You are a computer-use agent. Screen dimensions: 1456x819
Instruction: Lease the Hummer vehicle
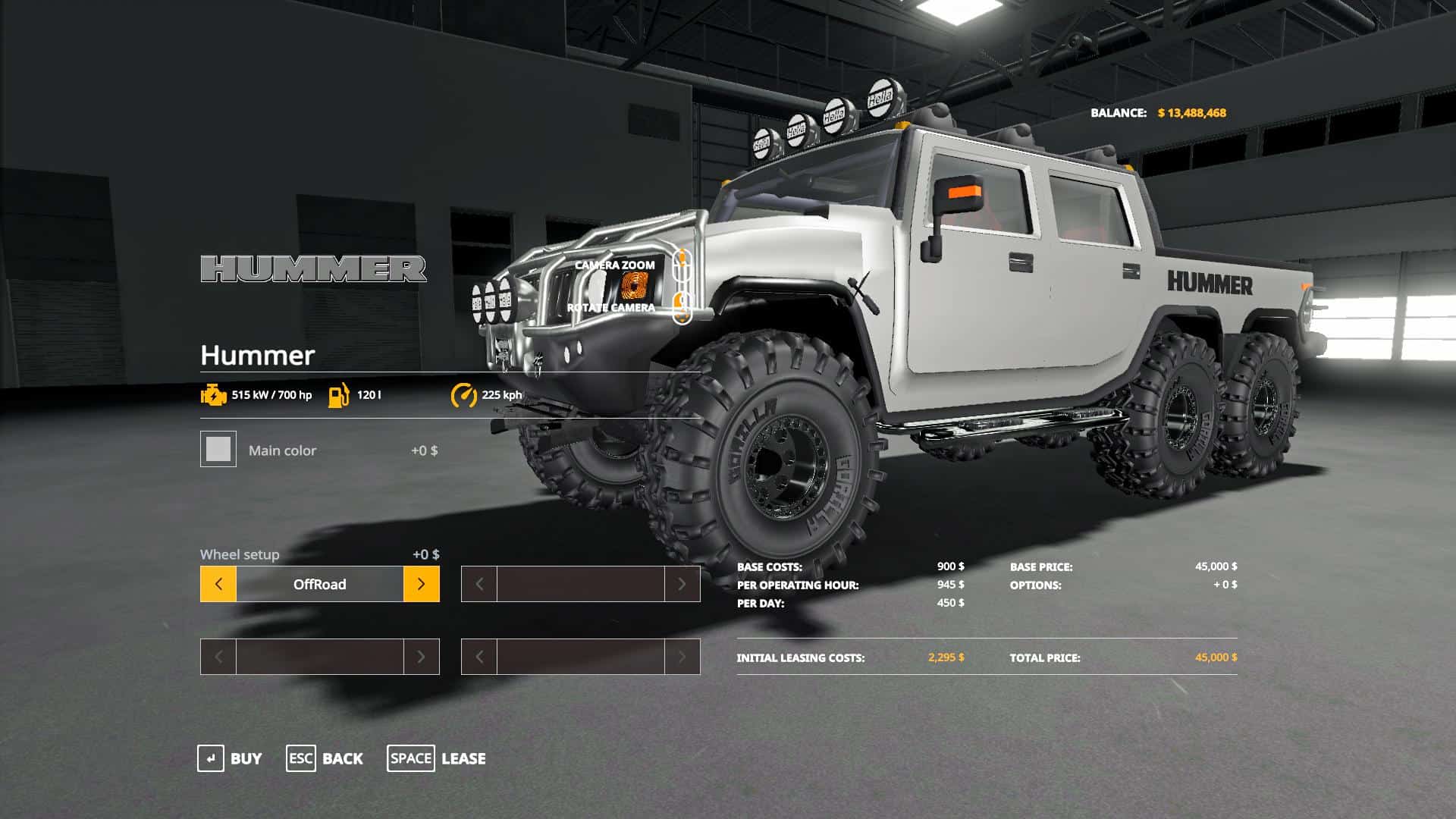[x=437, y=758]
